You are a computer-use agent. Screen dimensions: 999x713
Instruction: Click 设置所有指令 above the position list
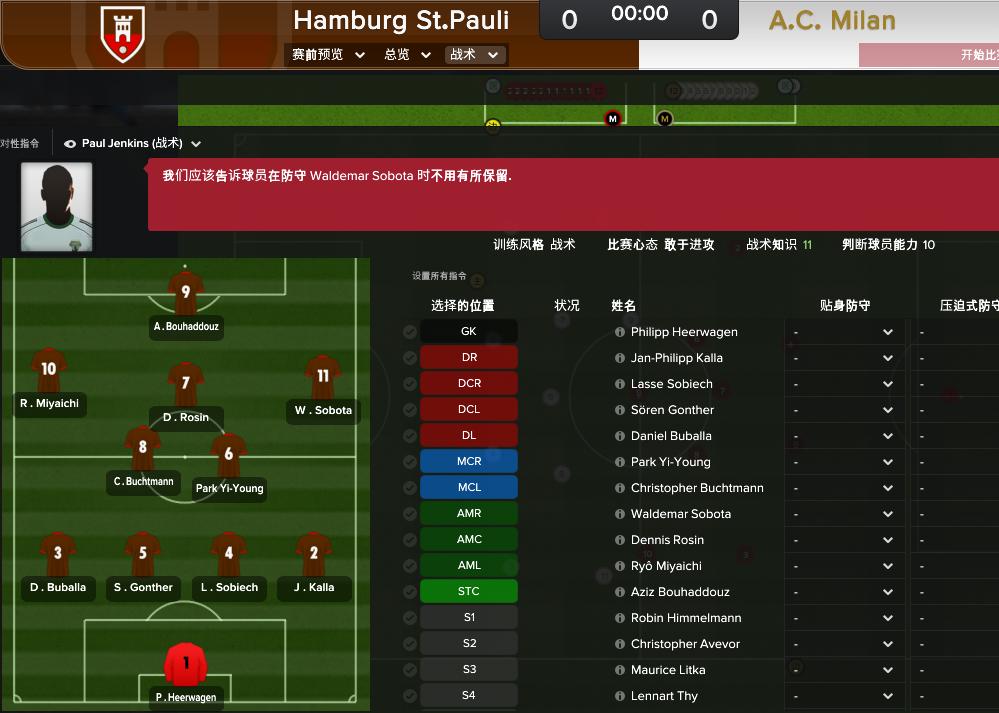[439, 276]
